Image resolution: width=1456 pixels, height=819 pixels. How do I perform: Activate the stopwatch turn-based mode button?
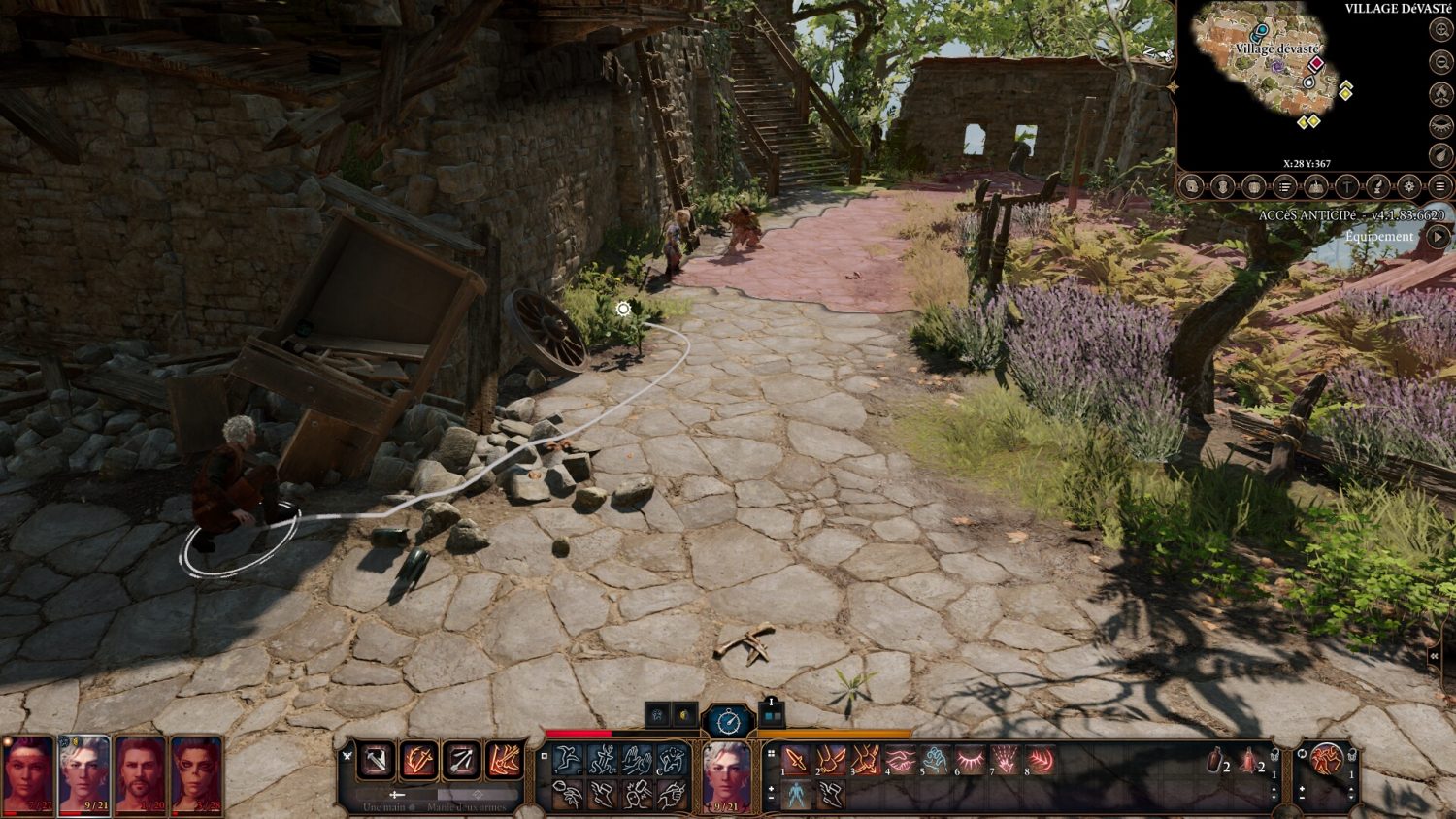pos(728,721)
